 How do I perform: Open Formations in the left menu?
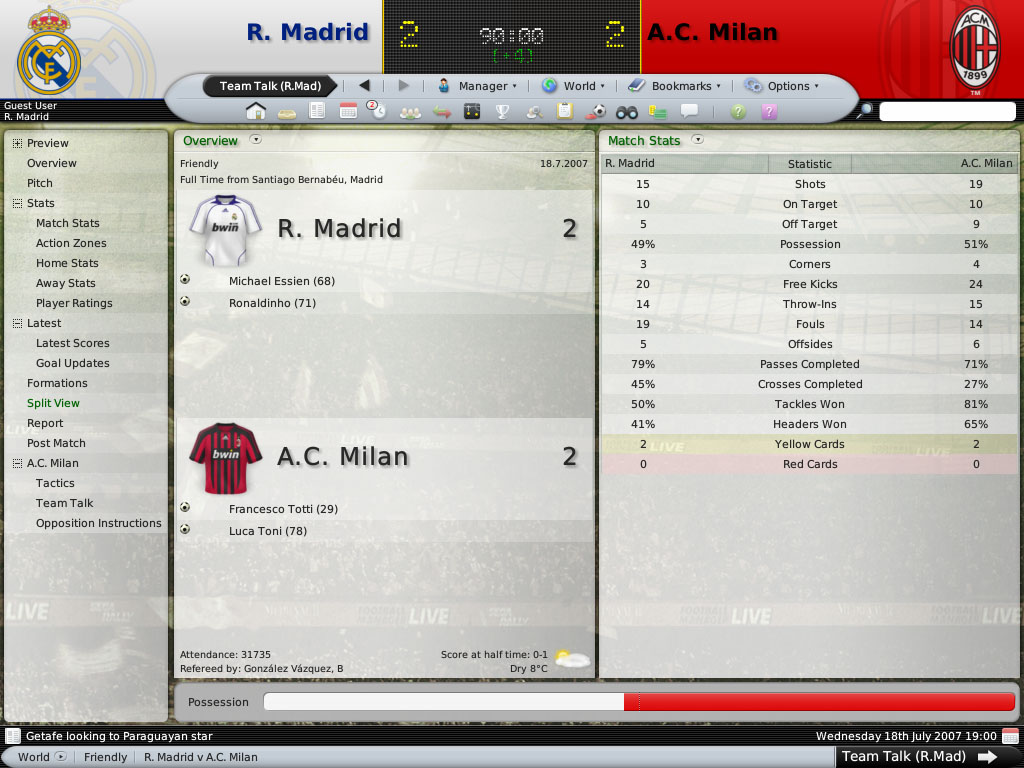(x=57, y=383)
